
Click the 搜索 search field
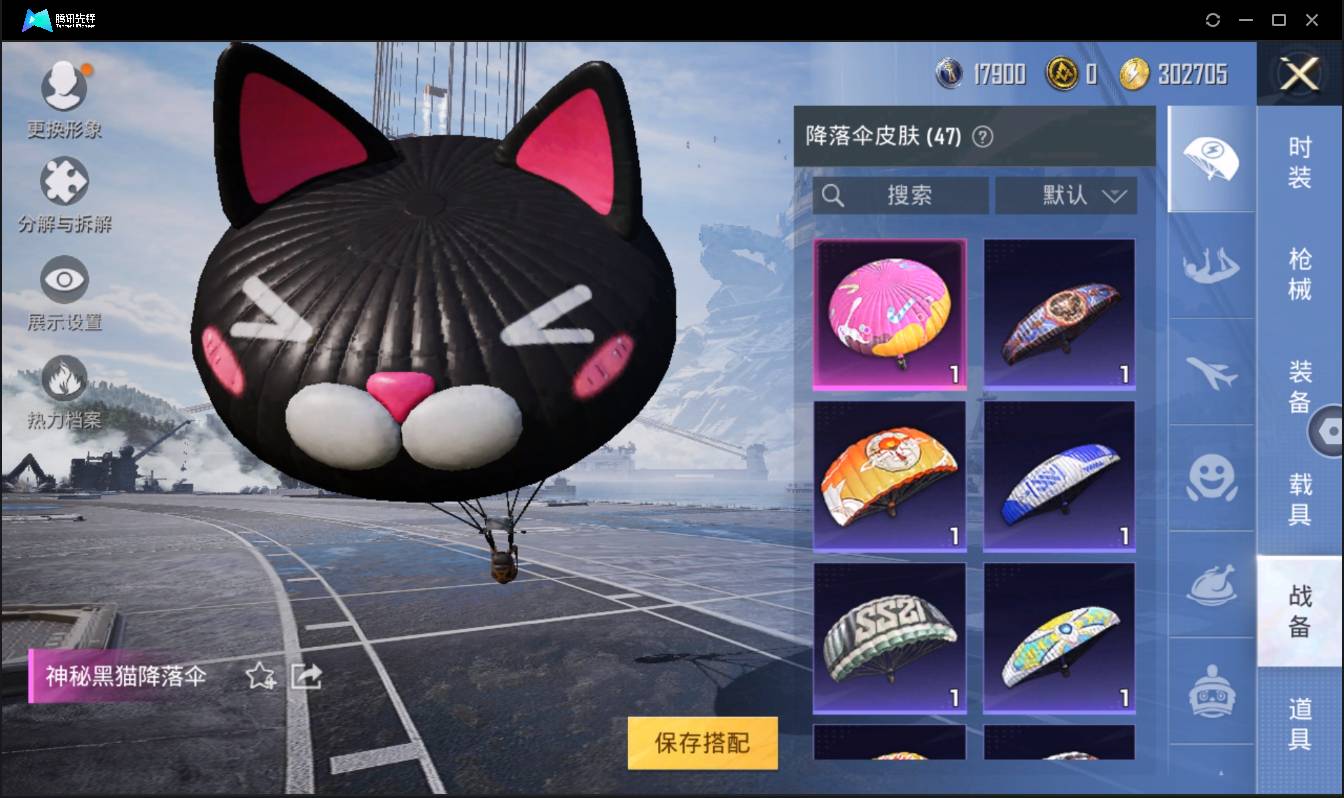tap(900, 195)
